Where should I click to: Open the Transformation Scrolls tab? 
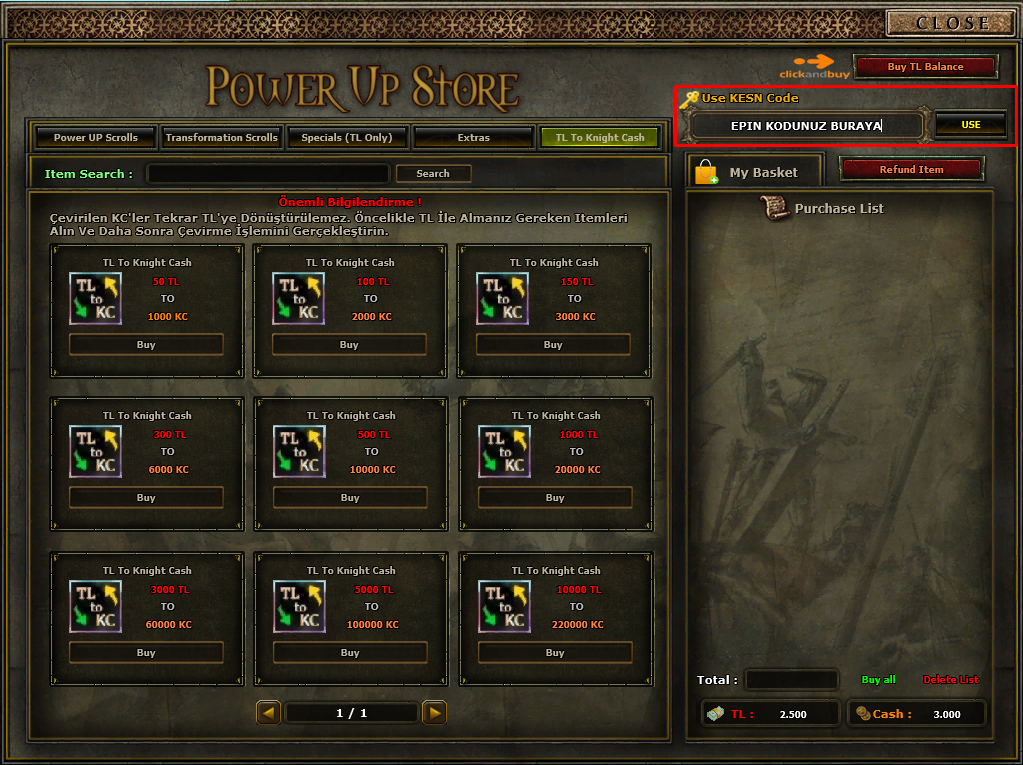click(221, 138)
